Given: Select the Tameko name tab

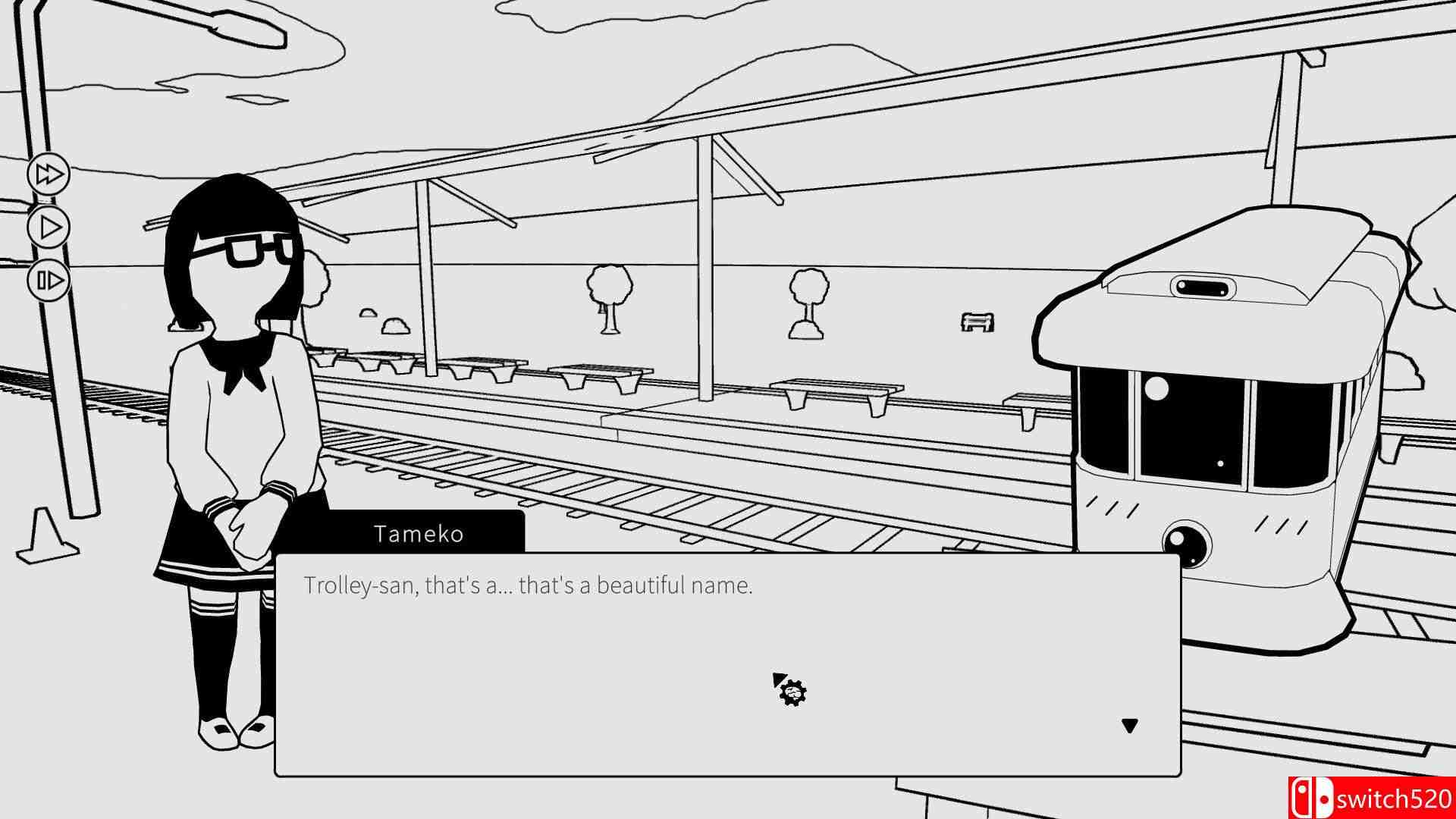Looking at the screenshot, I should coord(419,535).
